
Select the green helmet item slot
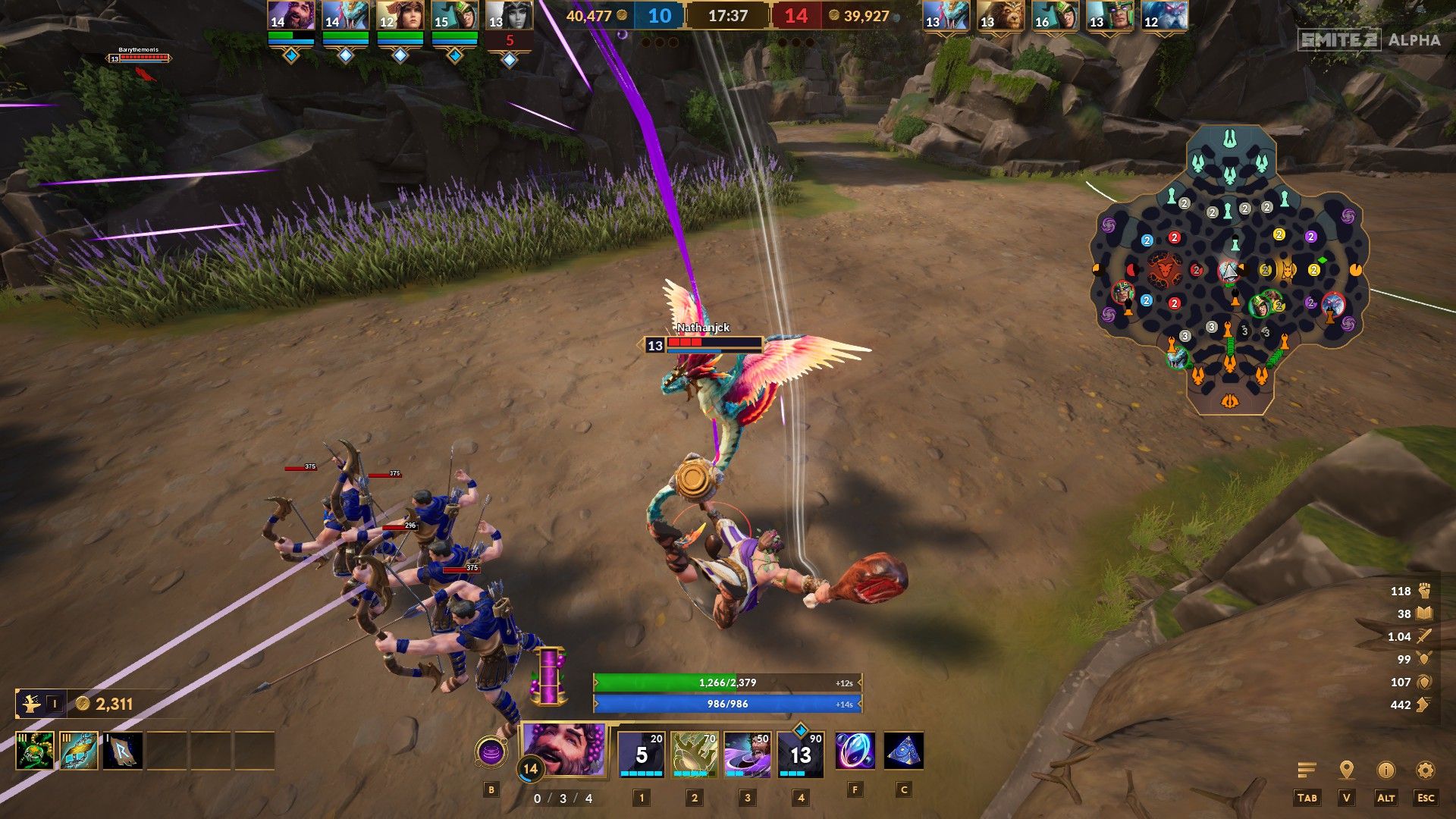point(35,750)
